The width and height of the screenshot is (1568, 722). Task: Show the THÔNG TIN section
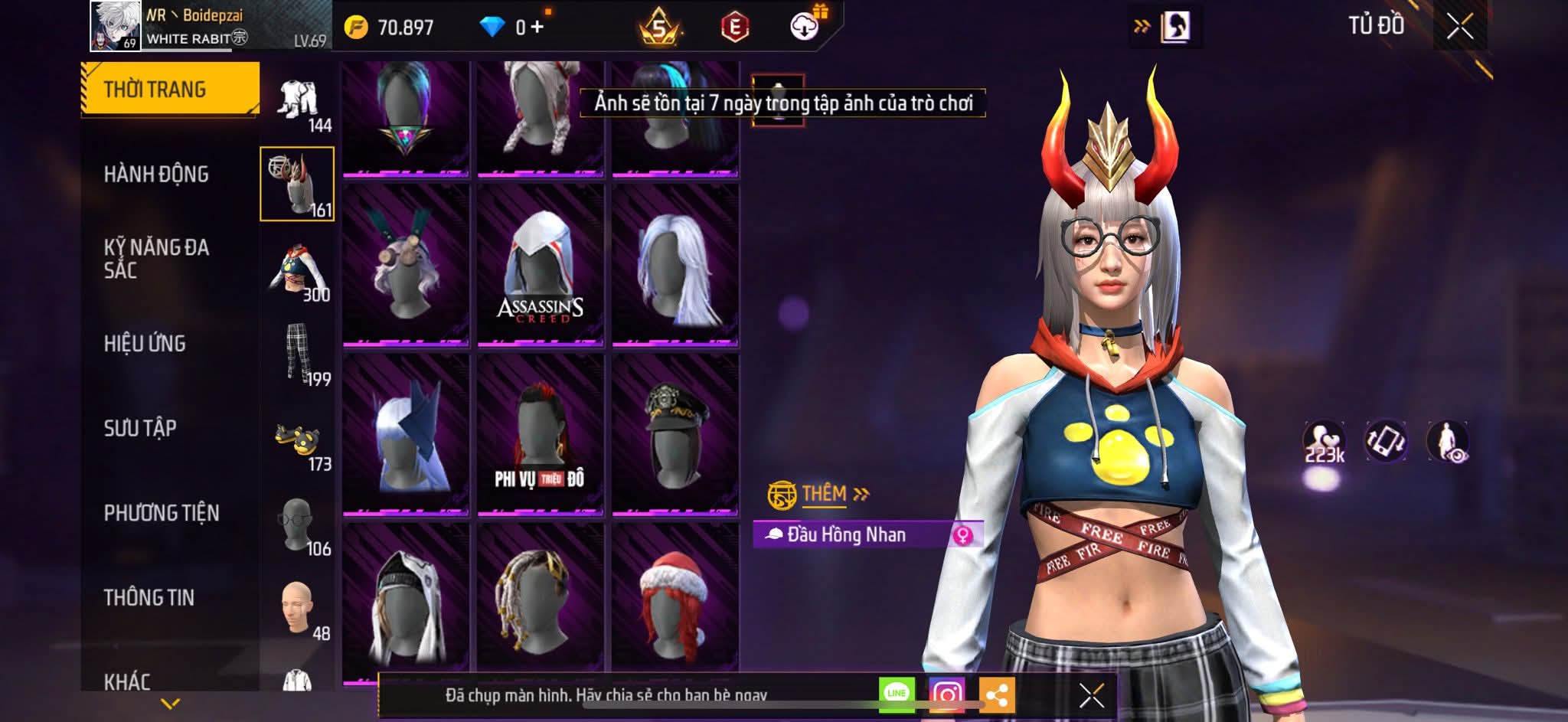point(149,598)
